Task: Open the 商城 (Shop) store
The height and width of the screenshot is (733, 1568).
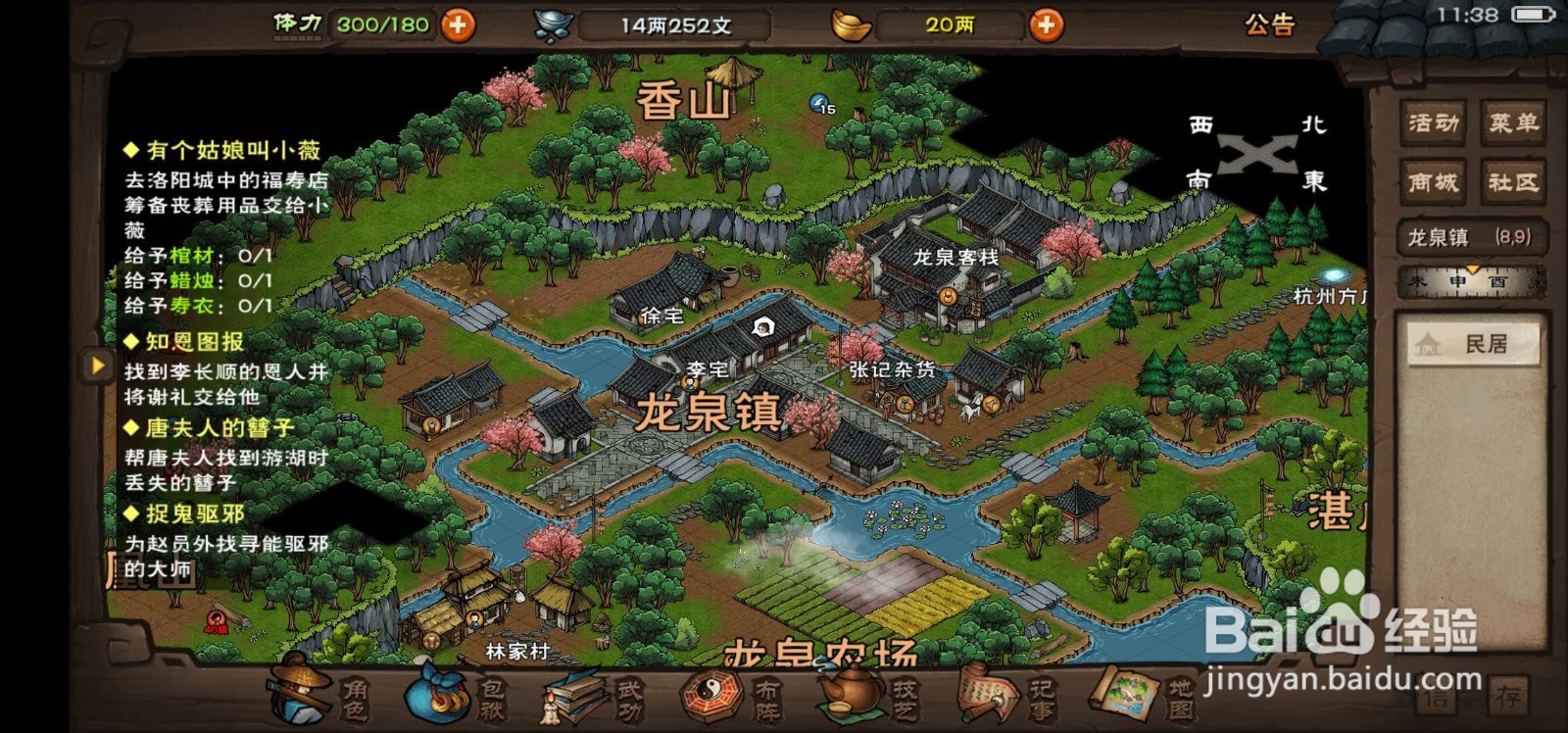Action: (x=1432, y=182)
